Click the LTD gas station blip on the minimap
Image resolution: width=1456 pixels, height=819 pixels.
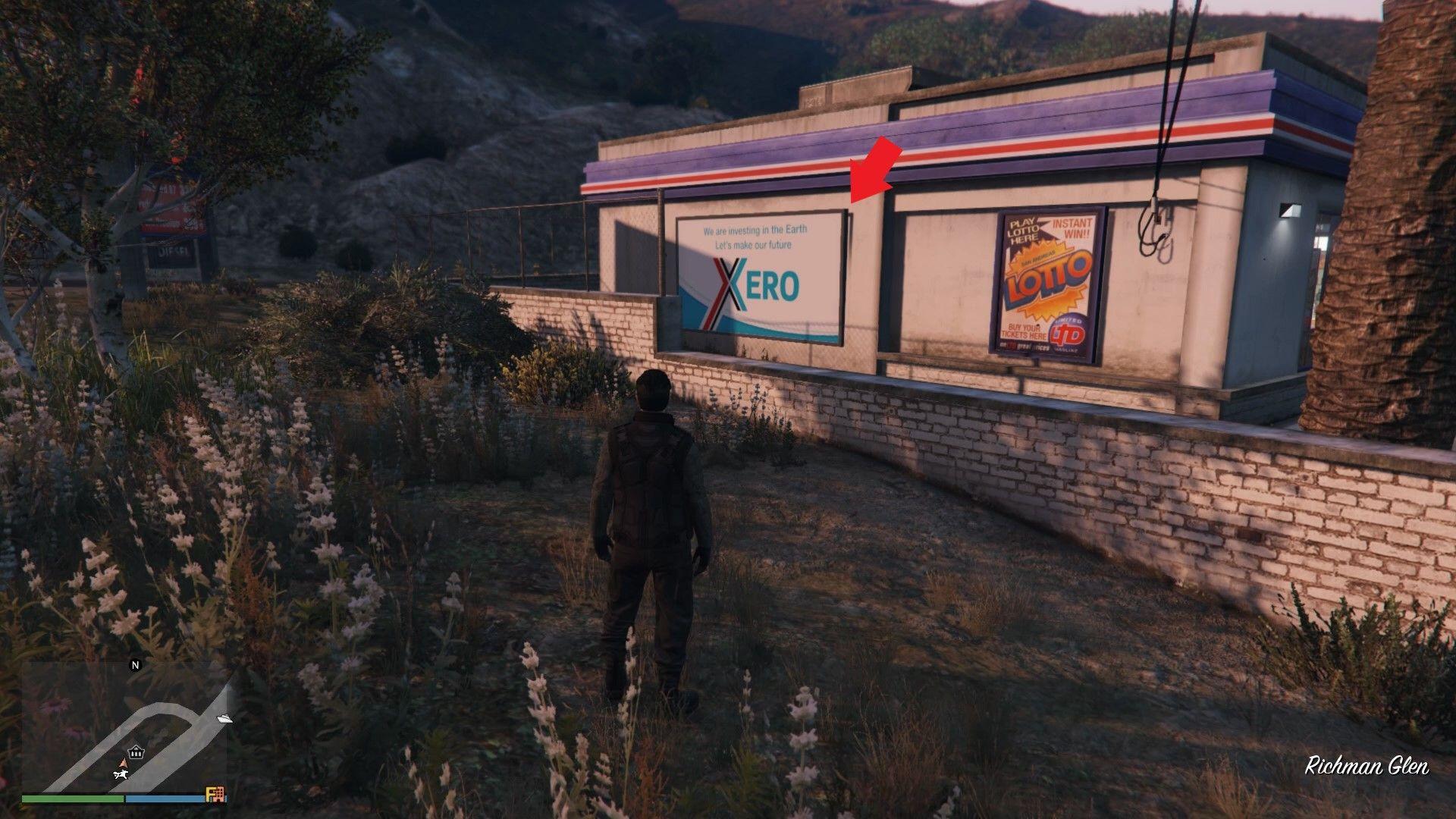[x=215, y=792]
